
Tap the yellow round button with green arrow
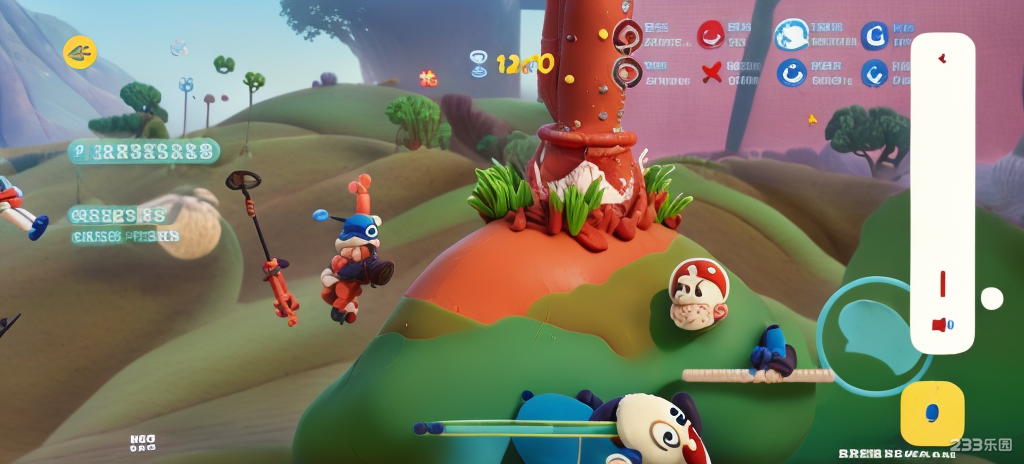(80, 52)
